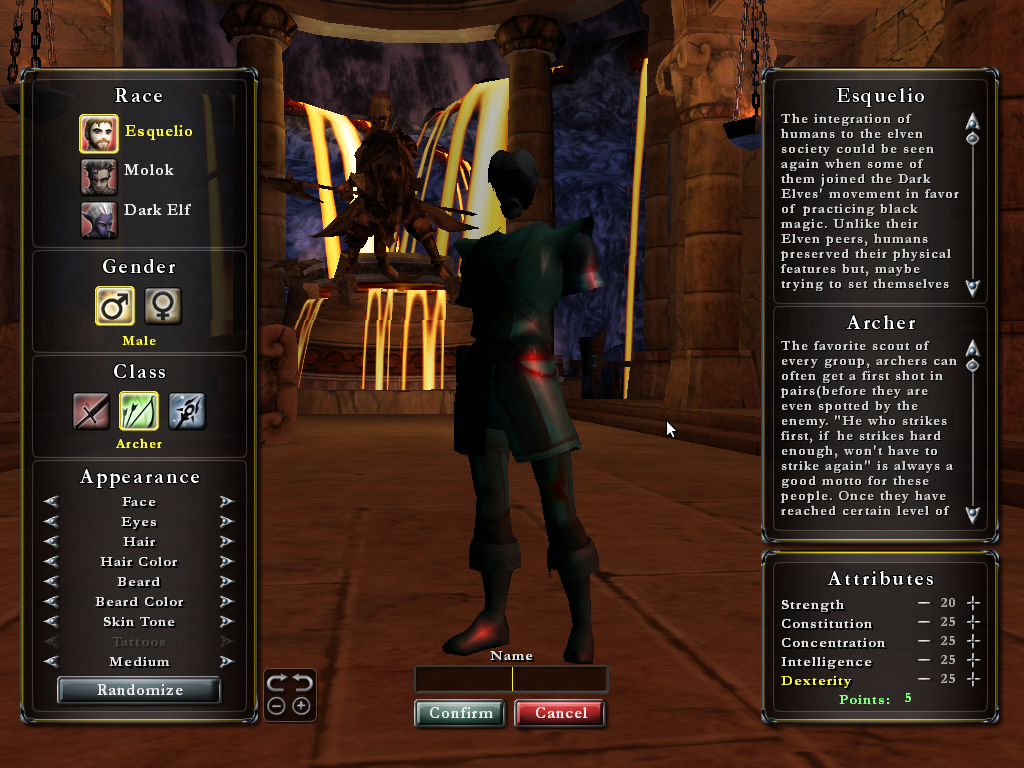Select the female gender icon
The height and width of the screenshot is (768, 1024).
pos(163,306)
